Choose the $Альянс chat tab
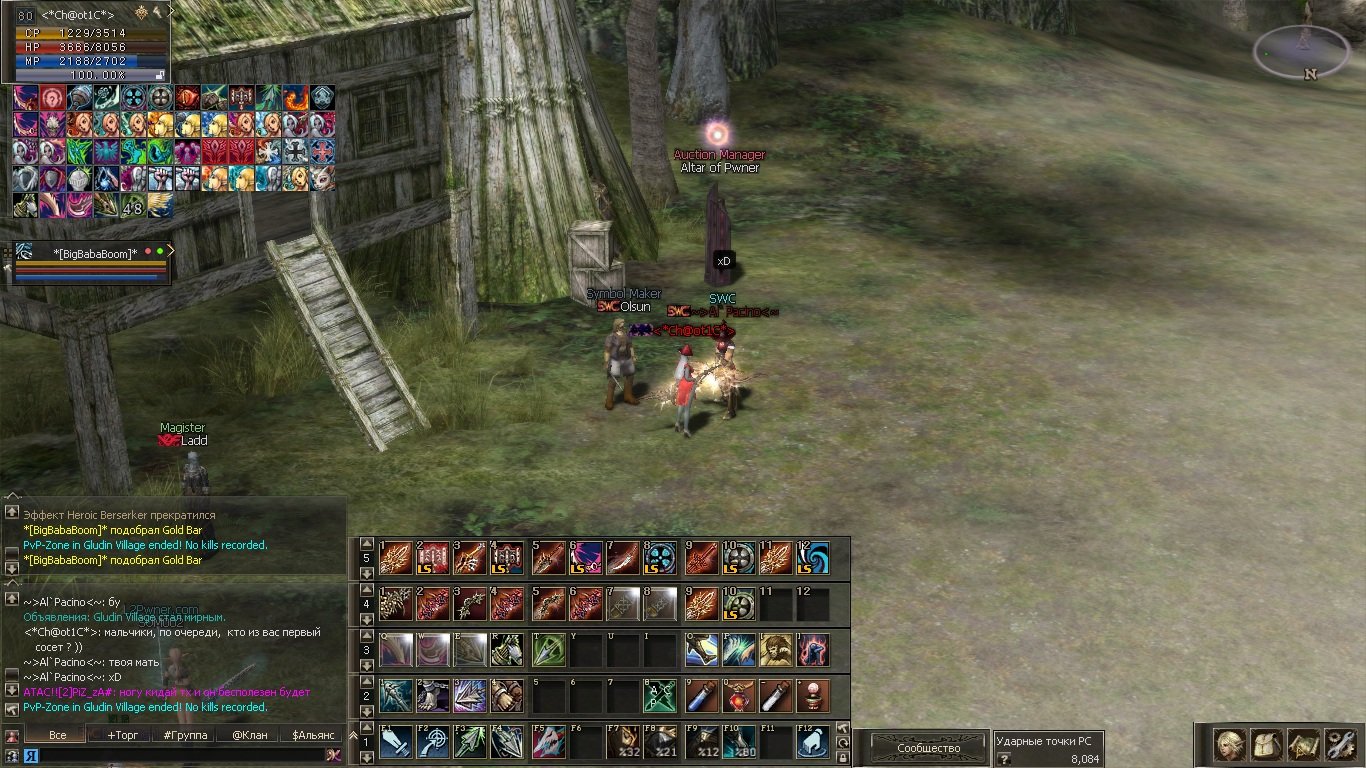The height and width of the screenshot is (768, 1366). click(313, 735)
